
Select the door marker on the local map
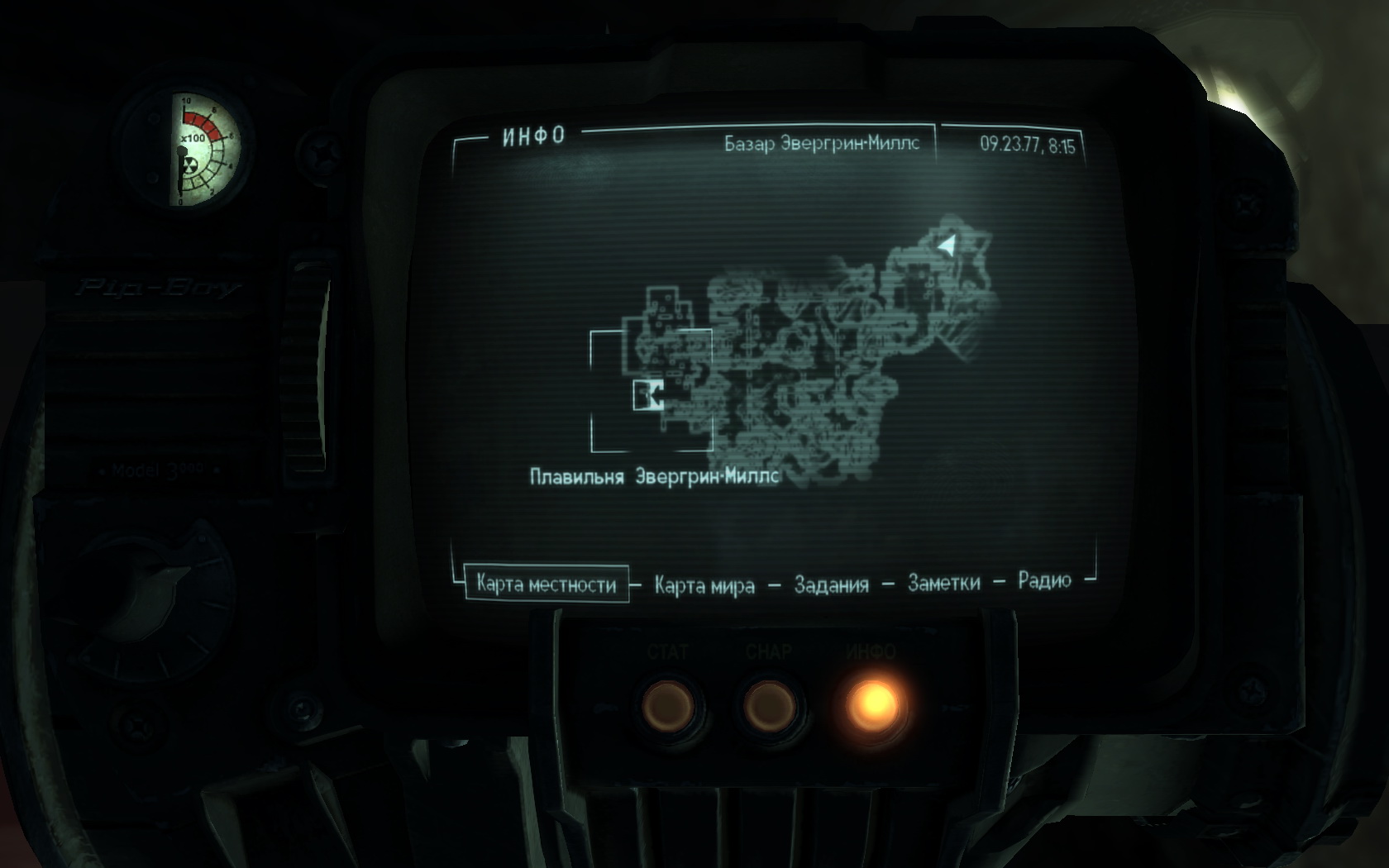point(650,395)
